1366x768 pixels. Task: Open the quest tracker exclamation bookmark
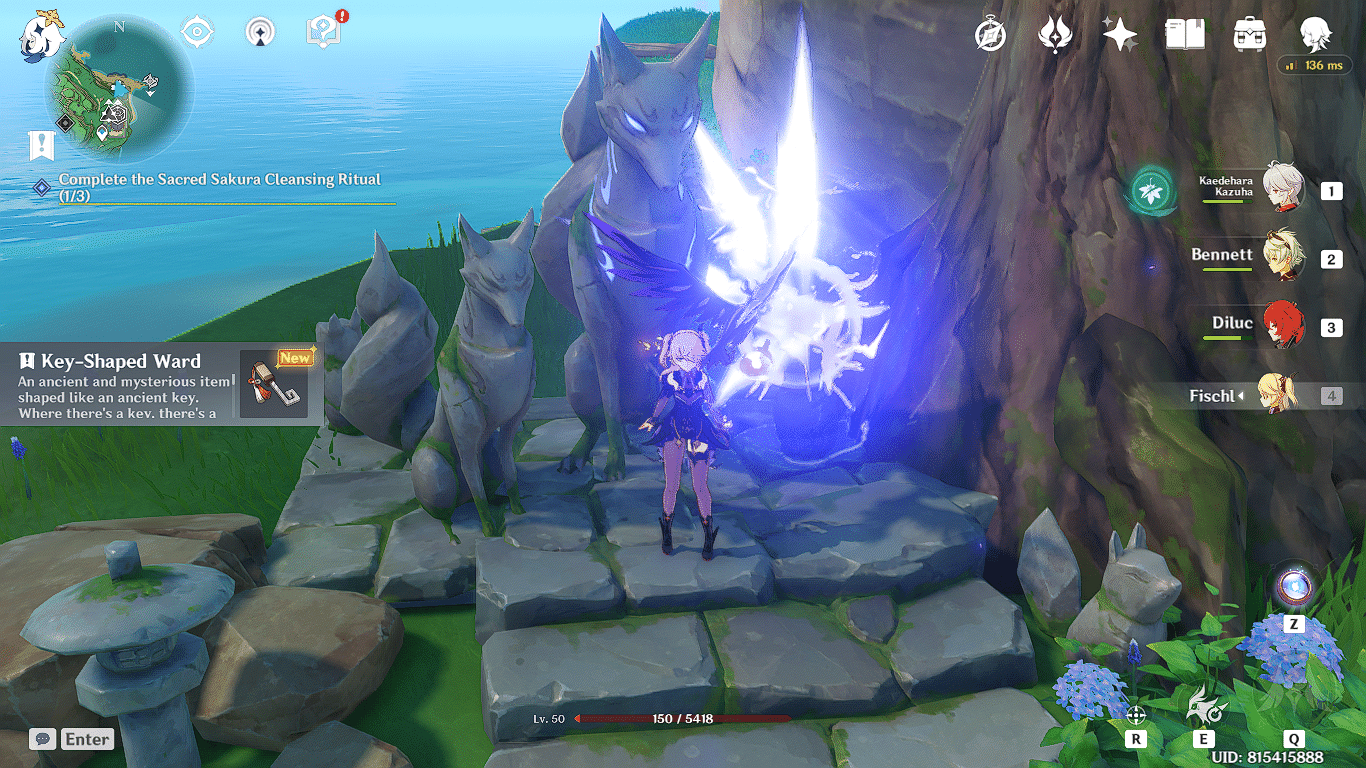point(41,146)
